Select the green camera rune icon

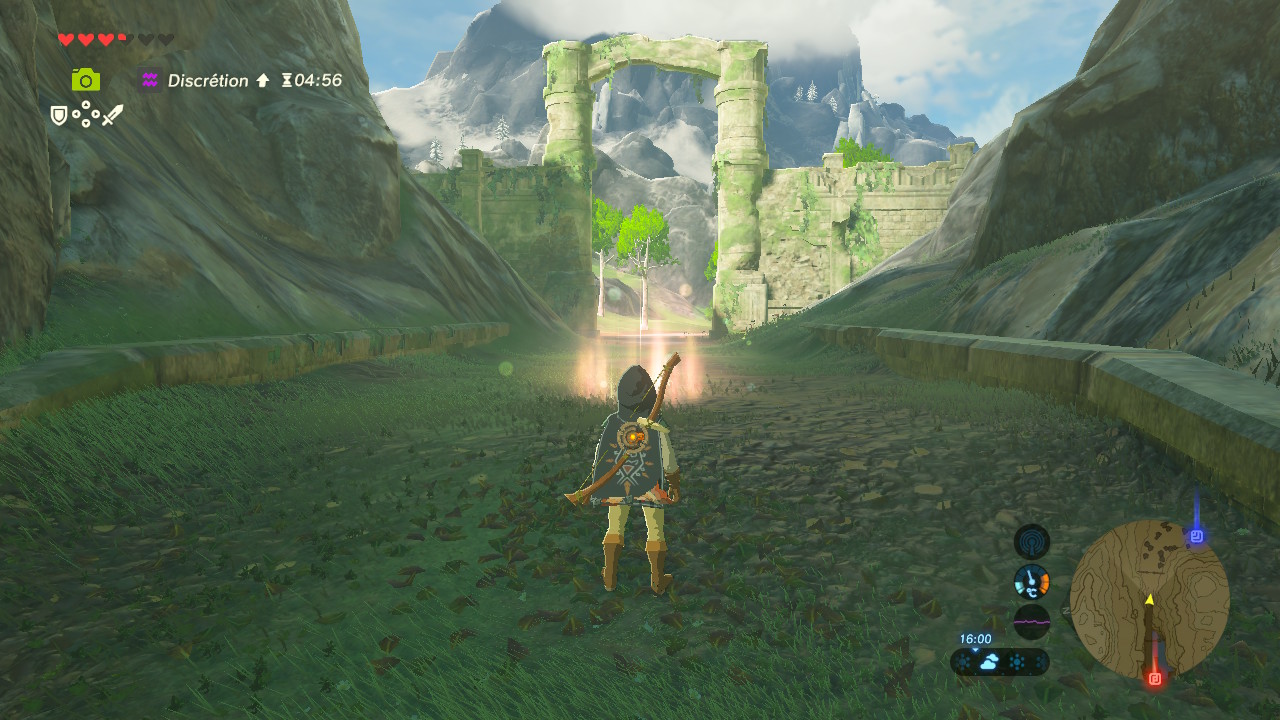tap(86, 80)
